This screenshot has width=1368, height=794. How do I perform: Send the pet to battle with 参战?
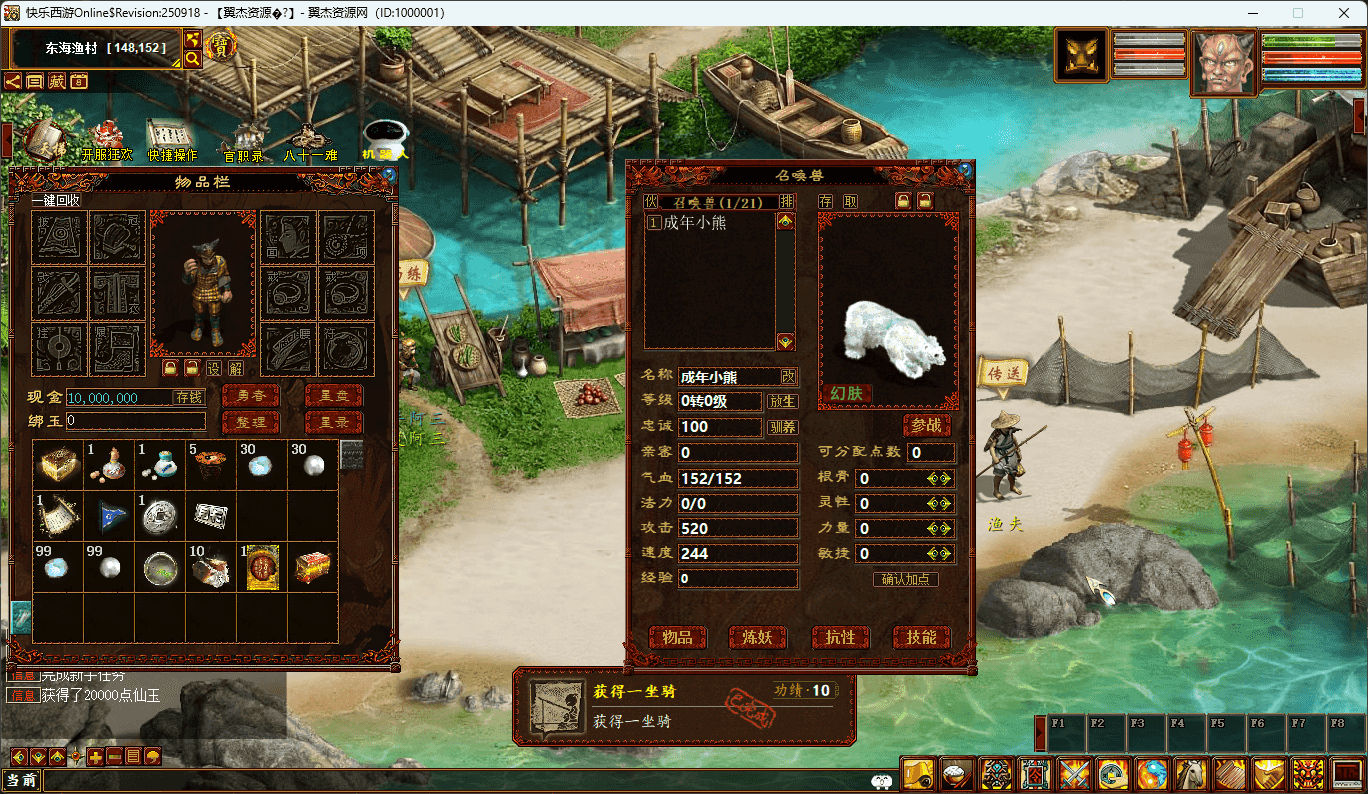[927, 425]
